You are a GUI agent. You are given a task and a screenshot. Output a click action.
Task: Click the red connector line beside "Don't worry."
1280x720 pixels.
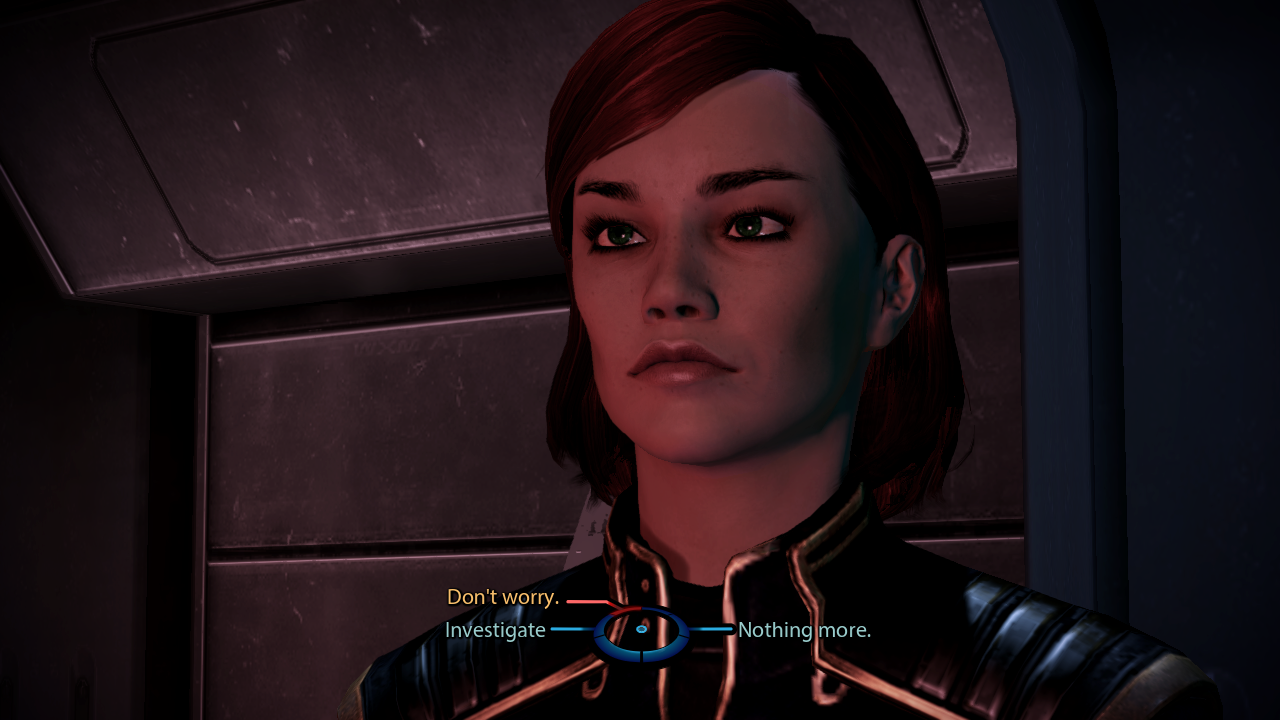585,602
